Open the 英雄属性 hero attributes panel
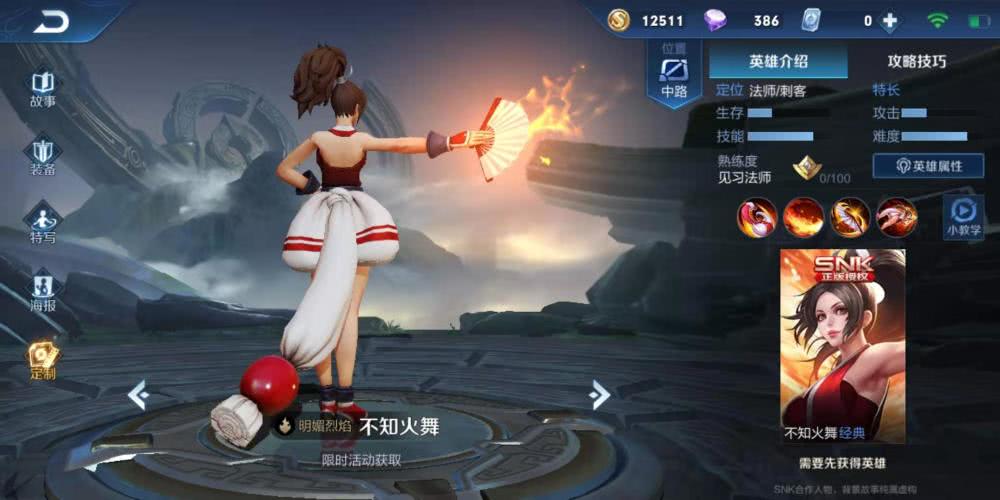This screenshot has width=1000, height=500. pos(928,166)
